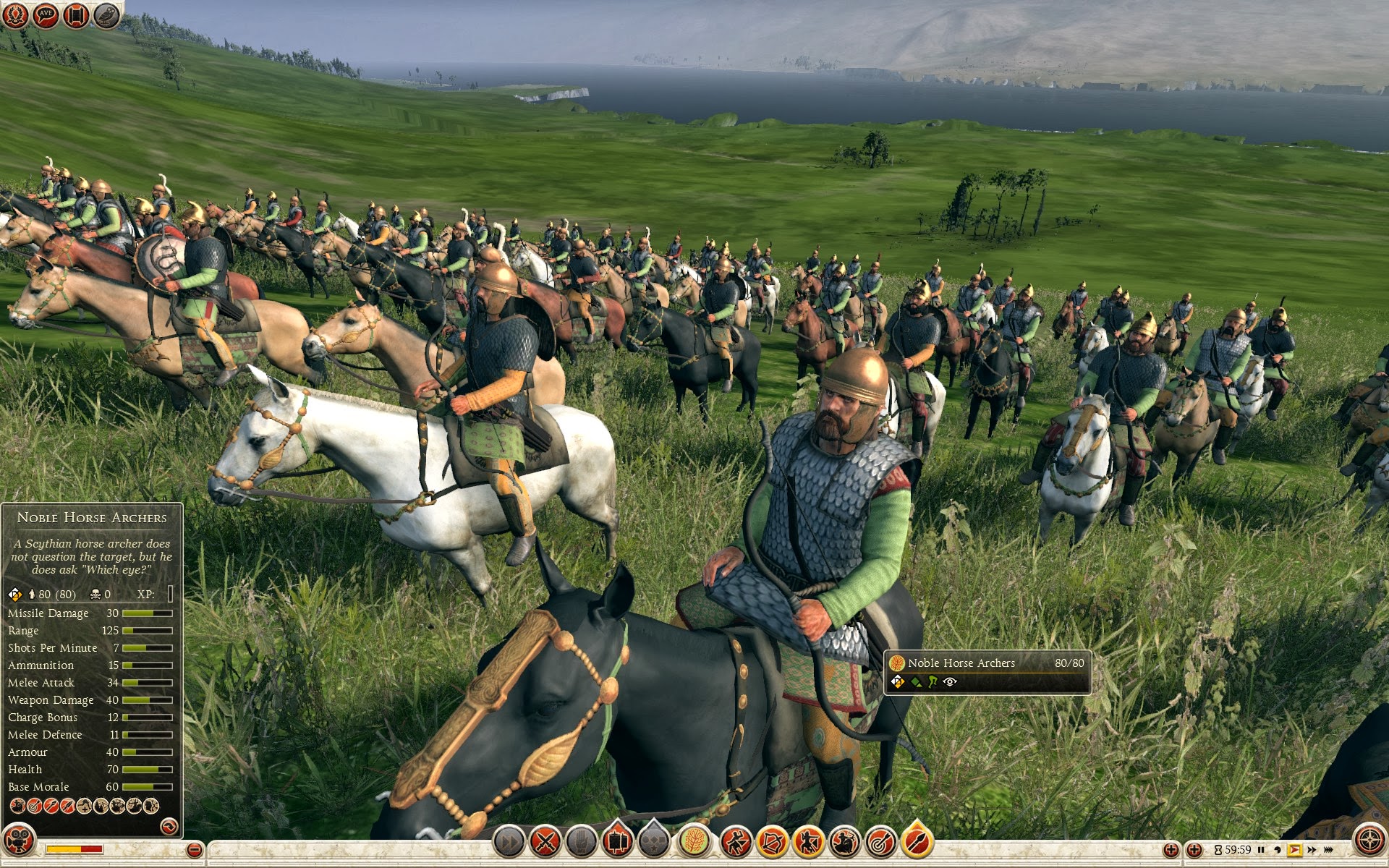Image resolution: width=1389 pixels, height=868 pixels.
Task: Open the compass radar map button
Action: pos(1369,841)
